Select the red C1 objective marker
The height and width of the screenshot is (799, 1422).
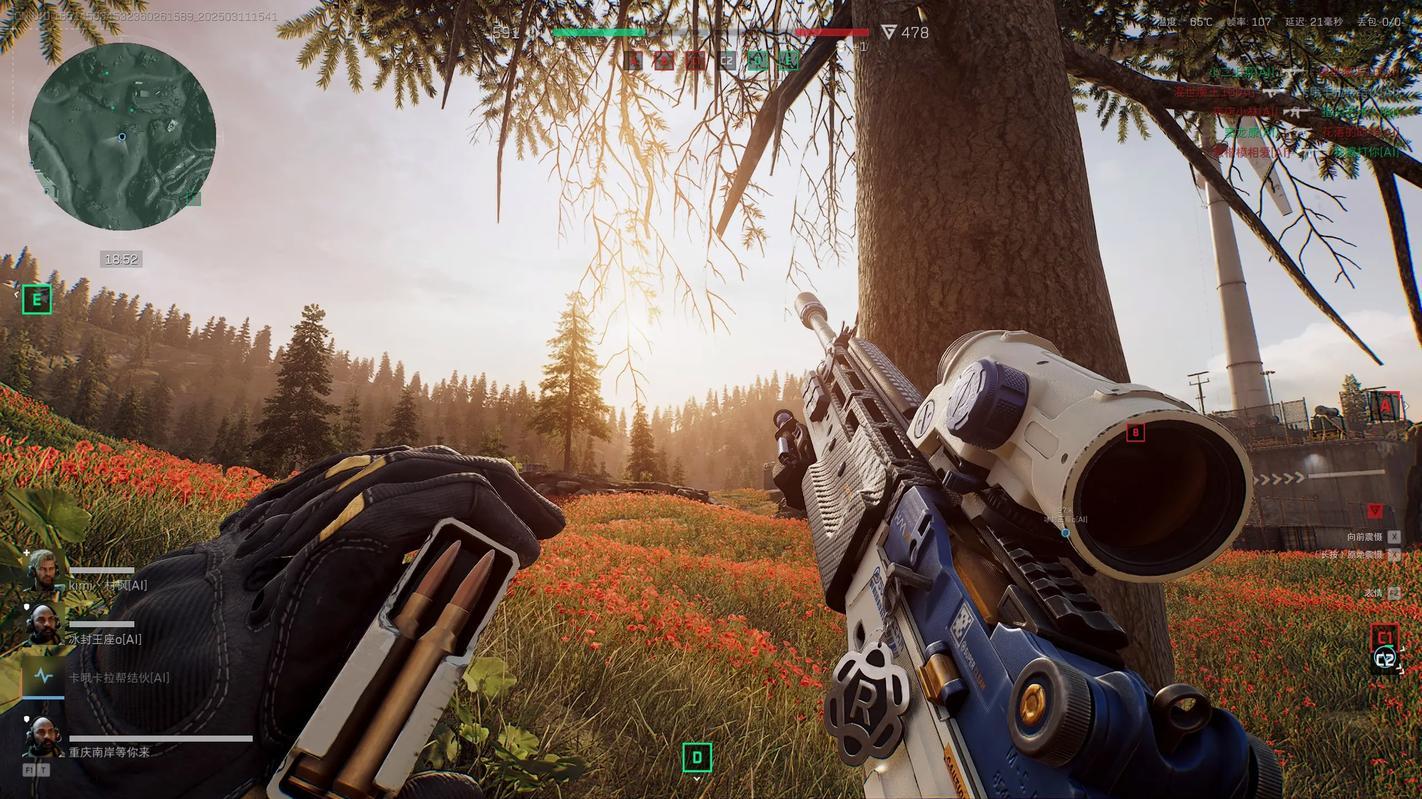click(1384, 636)
